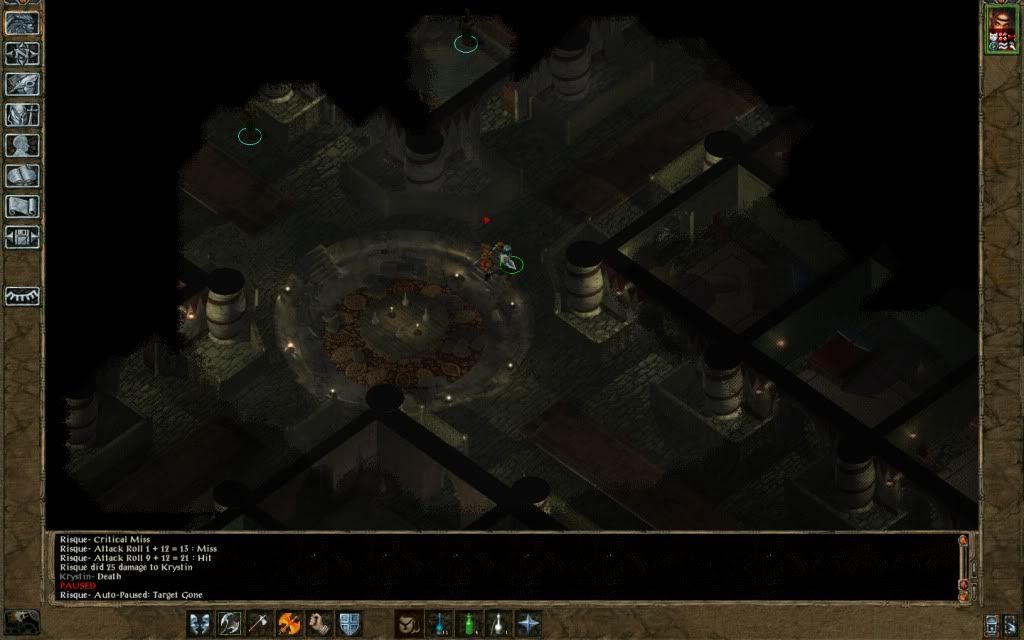The width and height of the screenshot is (1024, 640).
Task: Click the combat log scrollbar
Action: [964, 565]
